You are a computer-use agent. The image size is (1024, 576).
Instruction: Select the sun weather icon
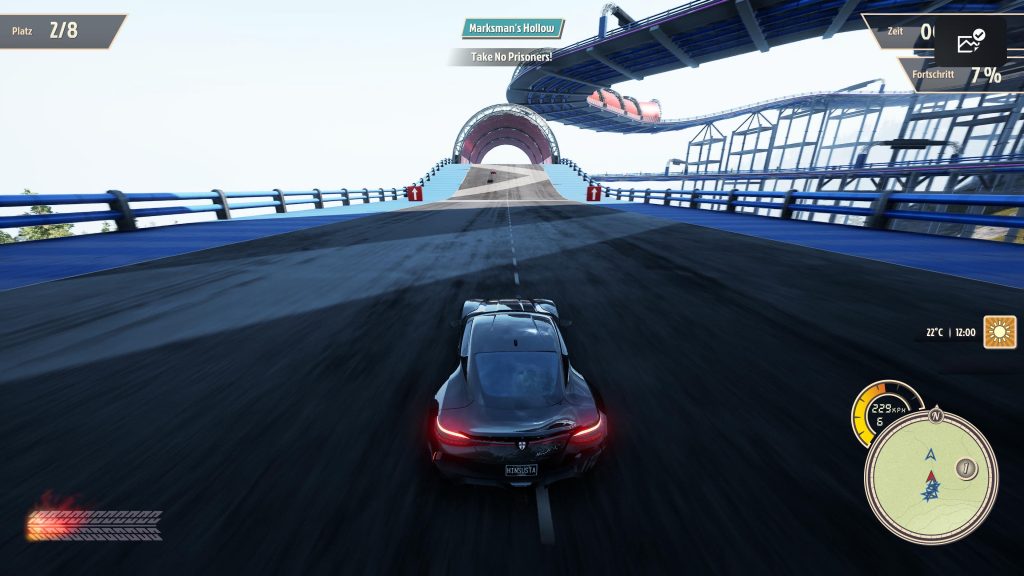999,332
